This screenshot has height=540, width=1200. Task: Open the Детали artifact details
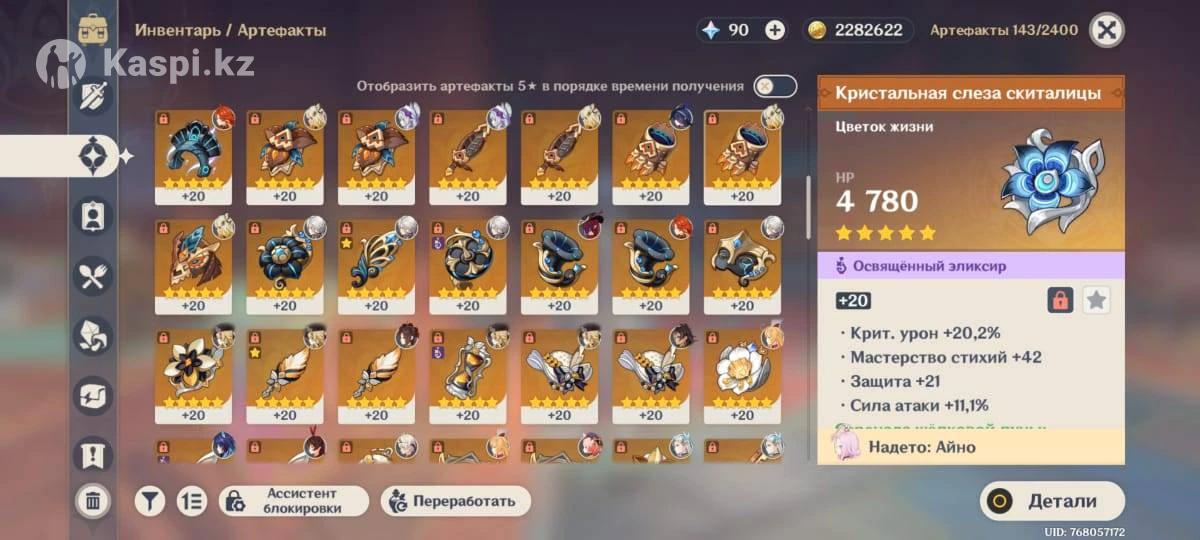point(1051,501)
